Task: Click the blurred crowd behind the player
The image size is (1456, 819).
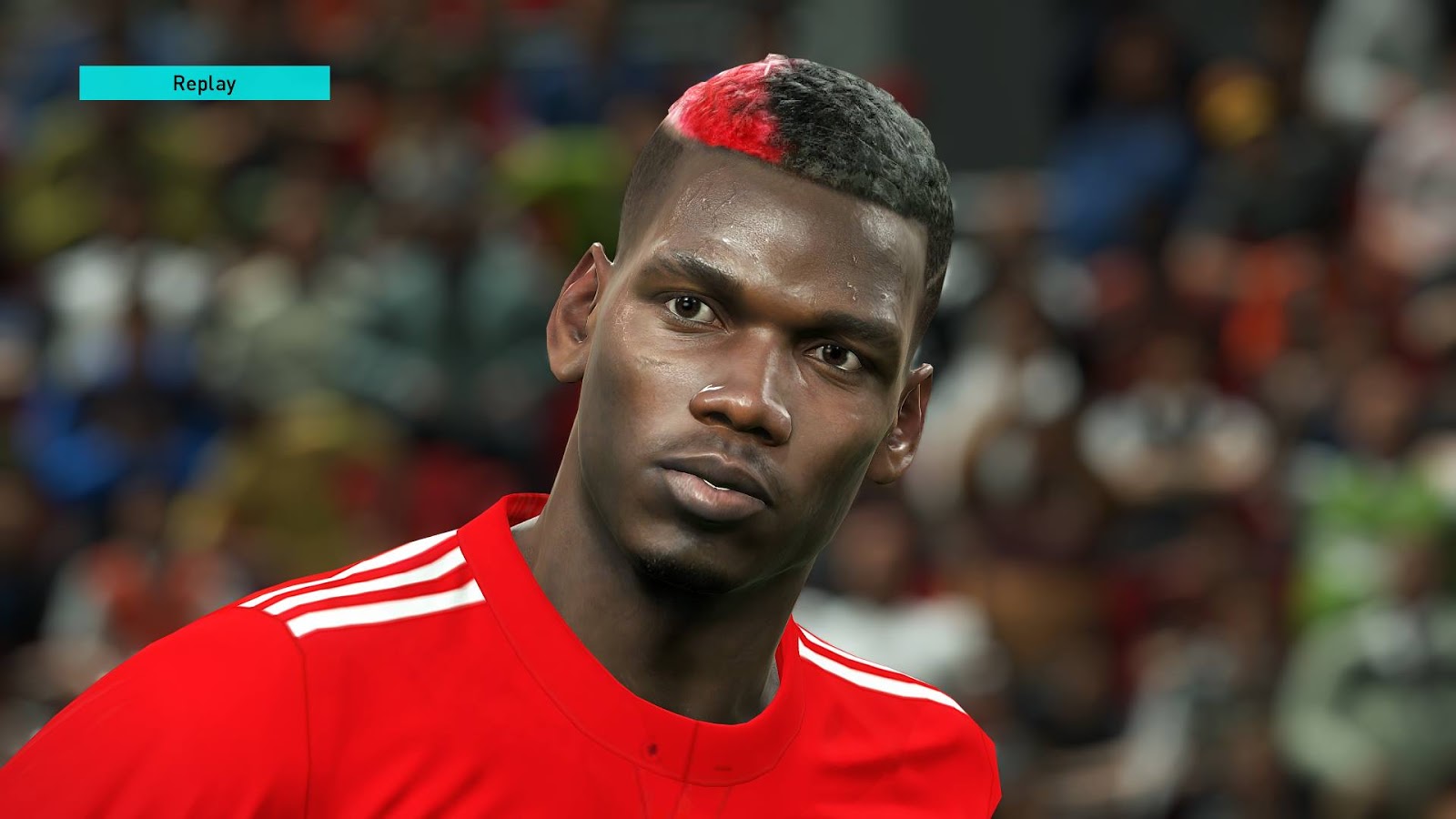Action: [x=227, y=273]
